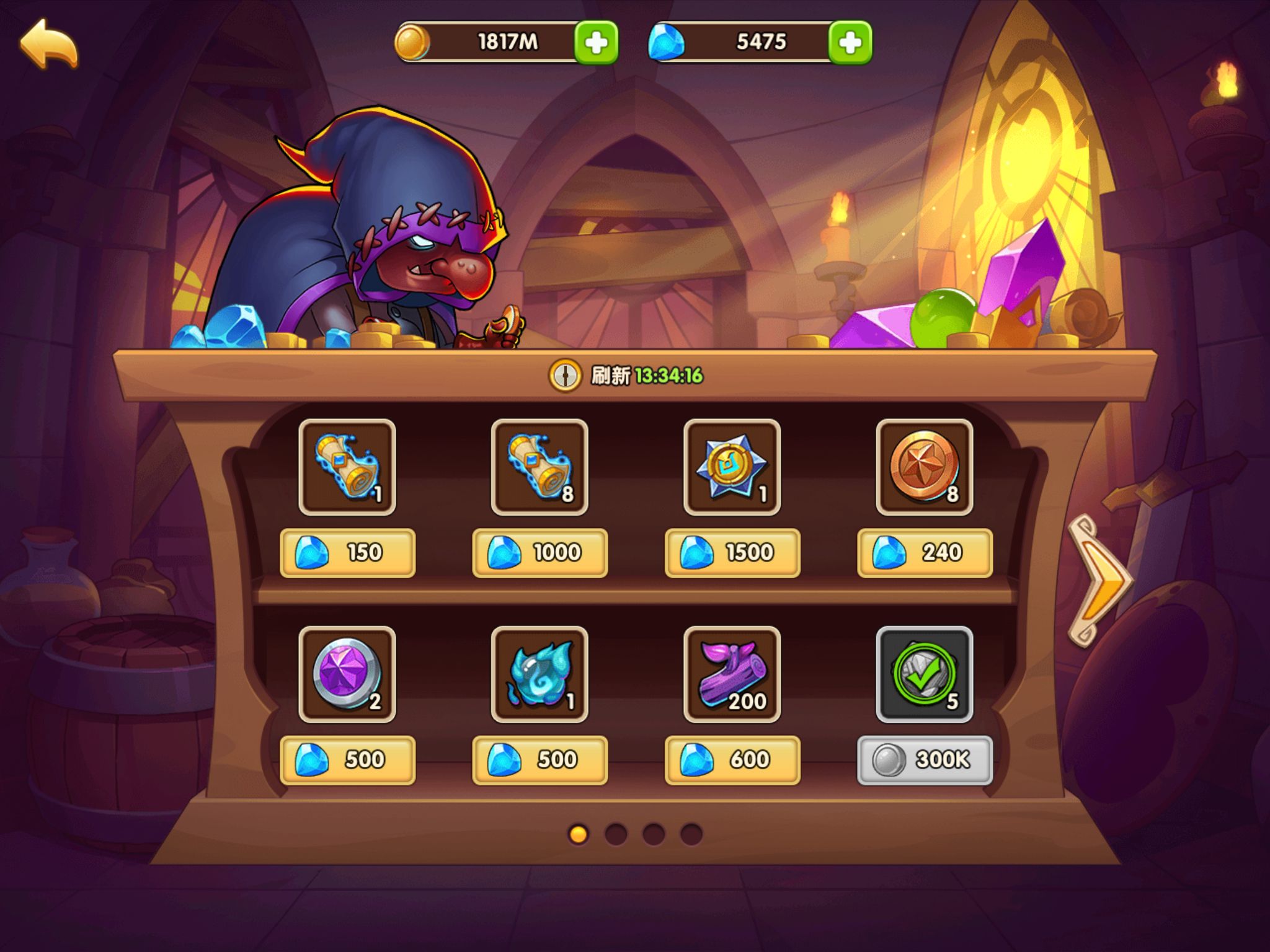Select the blue star badge item
Image resolution: width=1270 pixels, height=952 pixels.
[x=732, y=467]
